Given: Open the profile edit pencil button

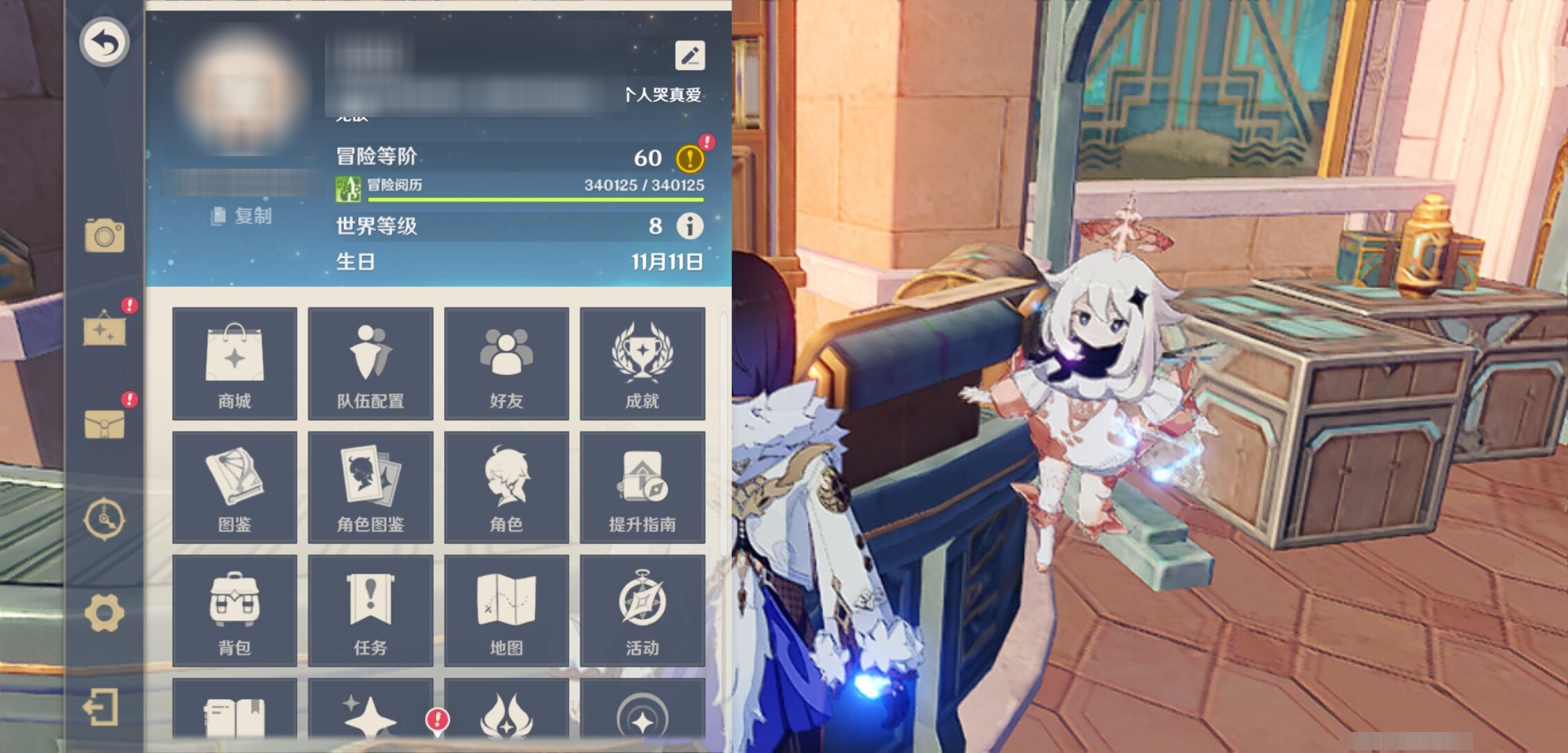Looking at the screenshot, I should (689, 56).
